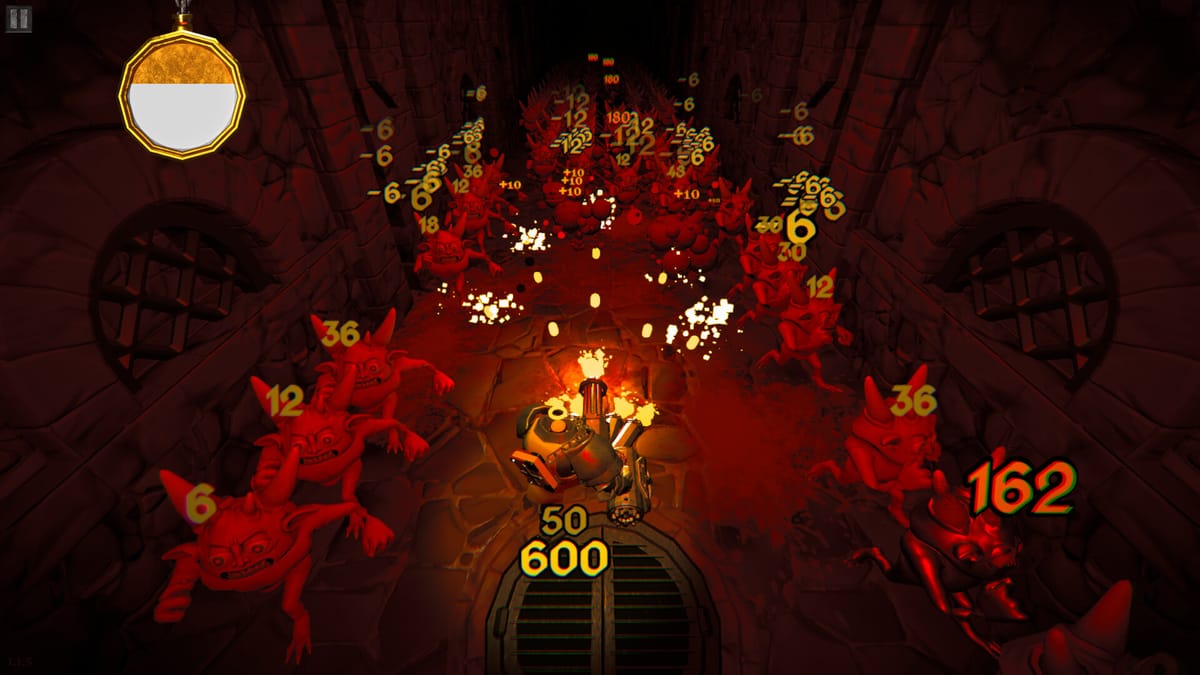Pause the game with the top-left button

click(19, 19)
